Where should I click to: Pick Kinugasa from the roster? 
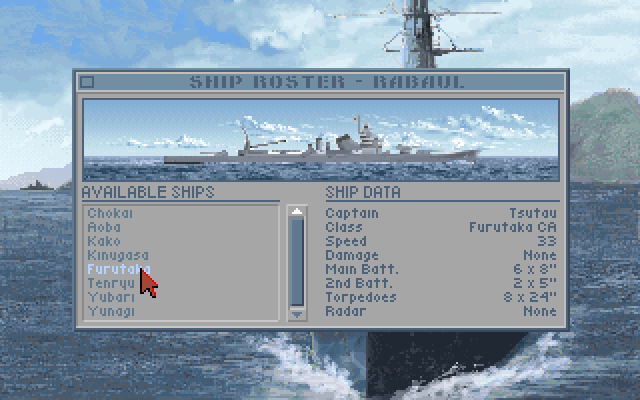pos(118,255)
